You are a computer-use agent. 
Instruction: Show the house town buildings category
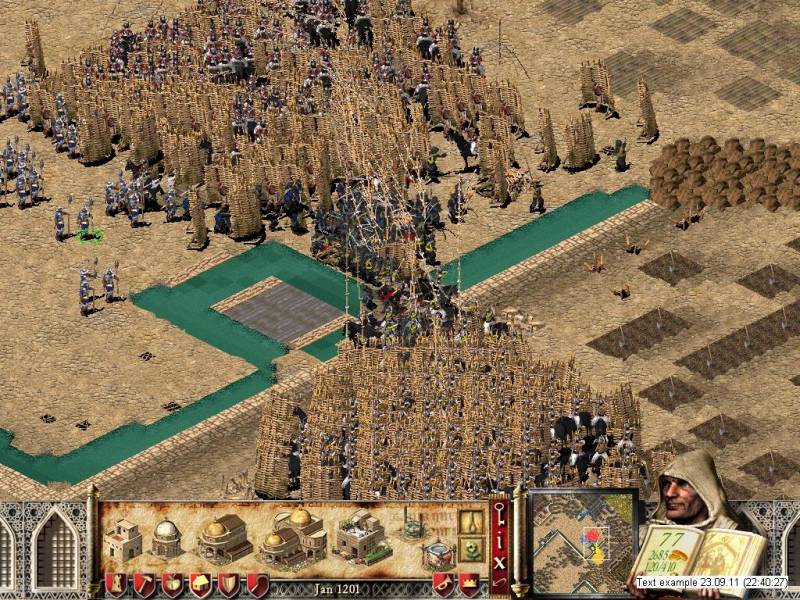[201, 584]
